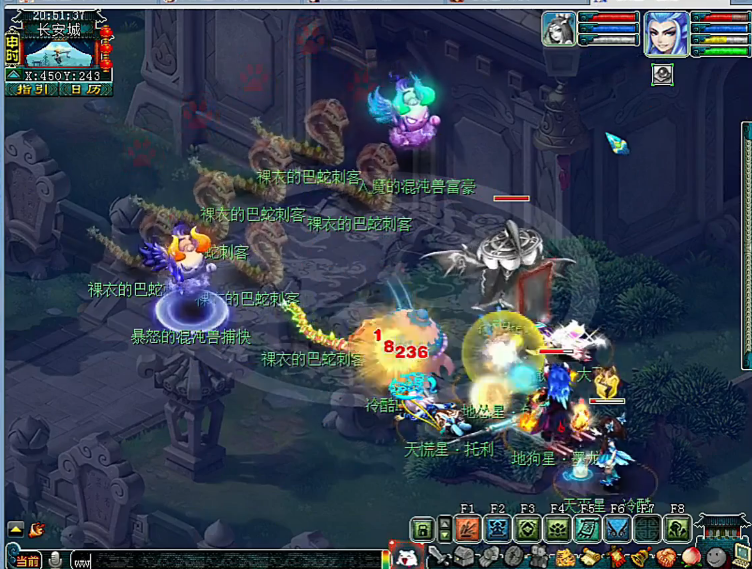Collapse the minimap with the arrow button
The height and width of the screenshot is (569, 752).
[x=13, y=74]
